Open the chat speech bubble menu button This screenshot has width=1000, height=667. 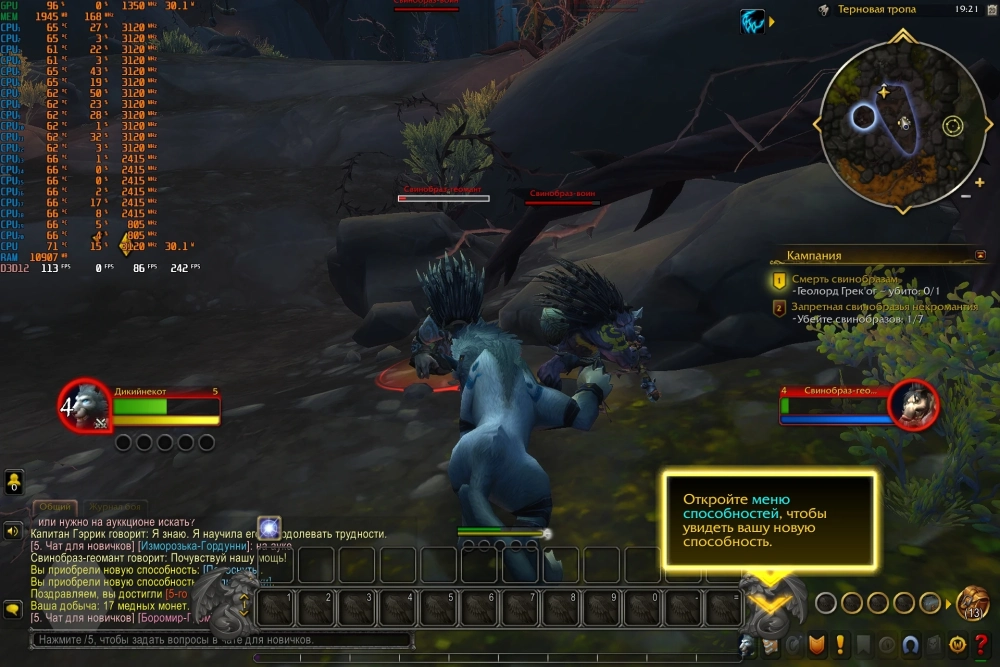click(14, 609)
